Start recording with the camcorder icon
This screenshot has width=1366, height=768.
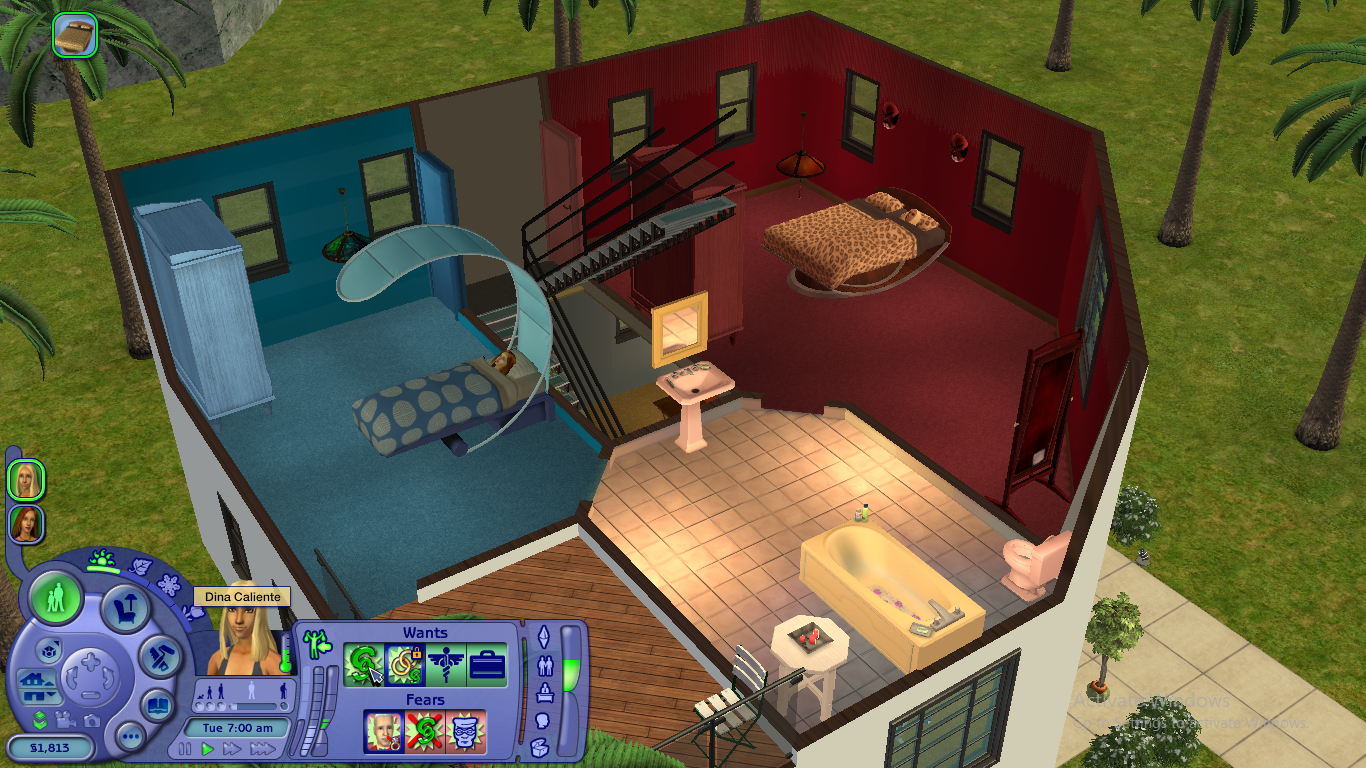[x=67, y=720]
